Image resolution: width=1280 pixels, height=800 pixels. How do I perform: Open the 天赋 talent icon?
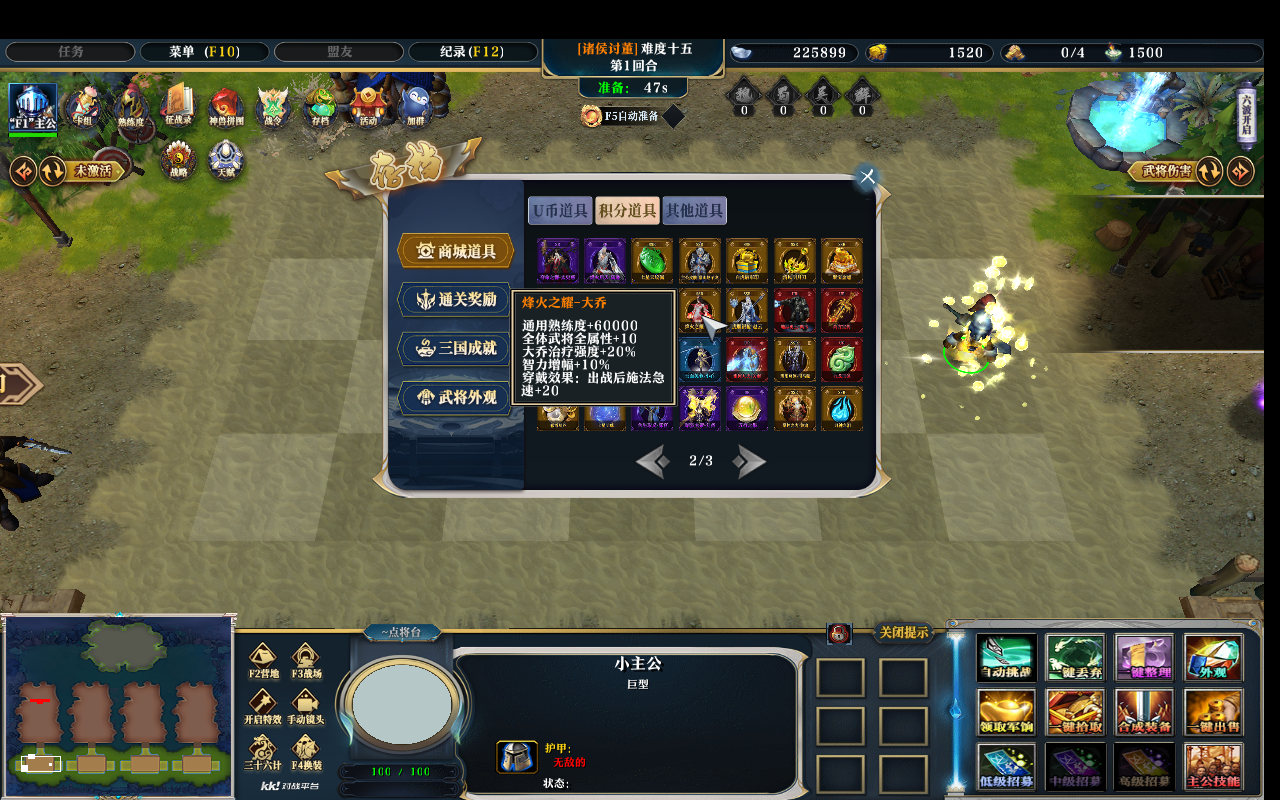[225, 157]
